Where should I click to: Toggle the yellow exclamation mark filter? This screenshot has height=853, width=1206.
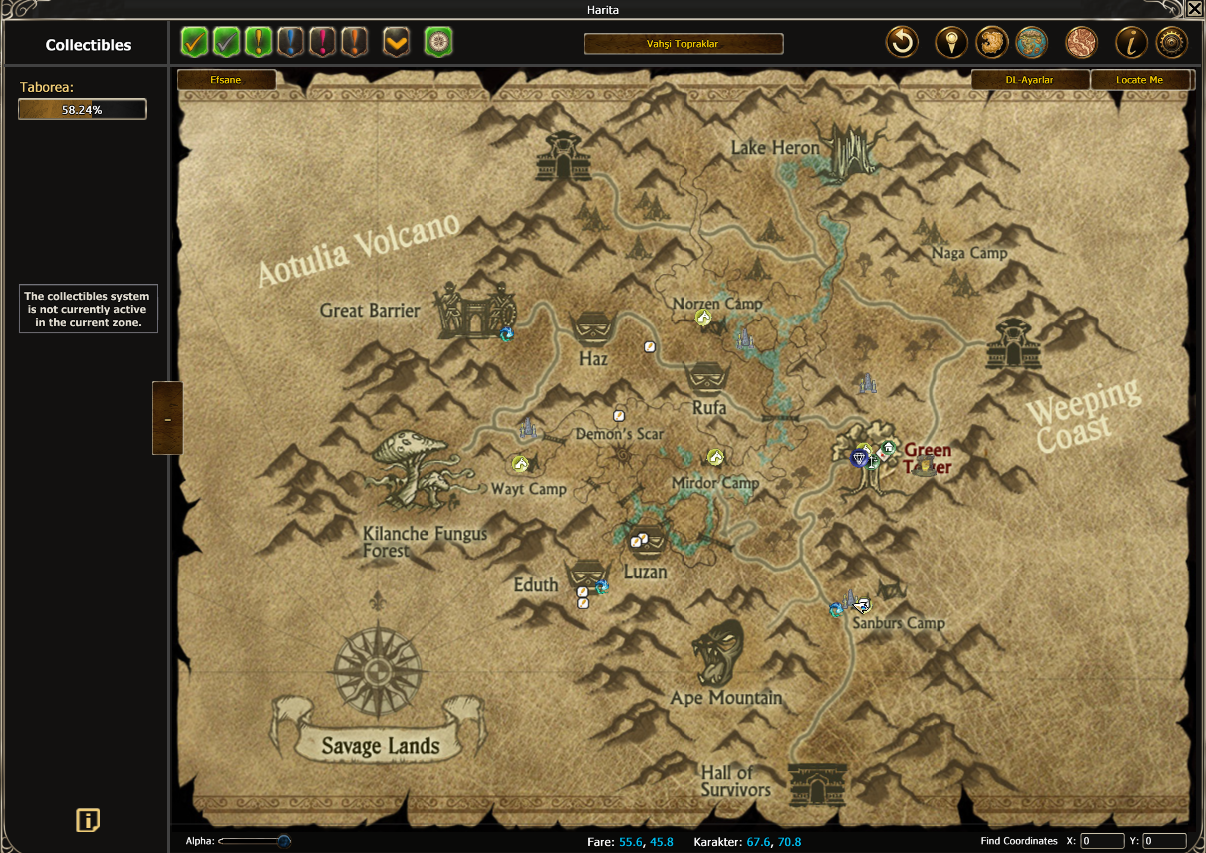pos(259,43)
